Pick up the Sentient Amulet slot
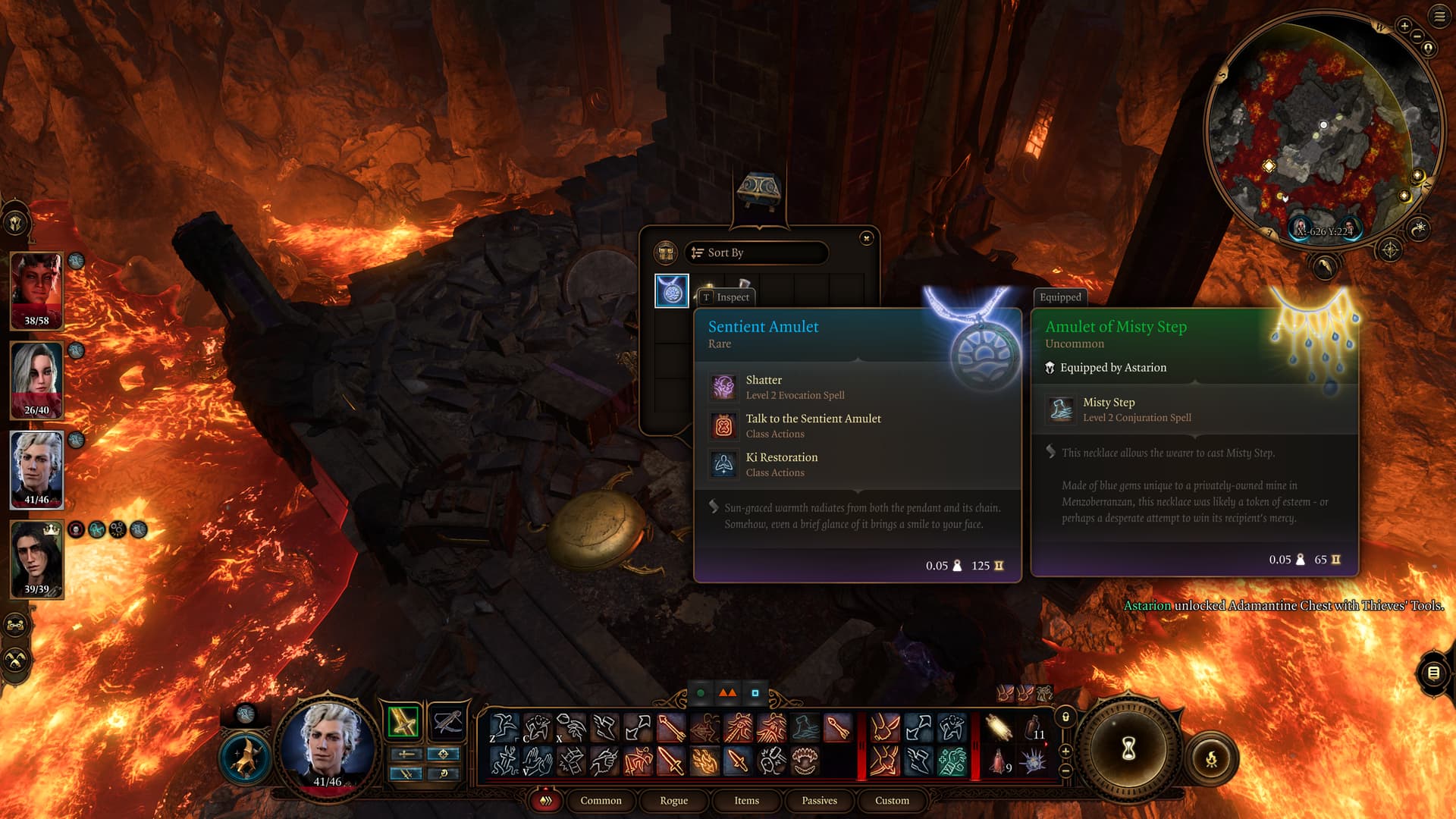 pyautogui.click(x=671, y=291)
